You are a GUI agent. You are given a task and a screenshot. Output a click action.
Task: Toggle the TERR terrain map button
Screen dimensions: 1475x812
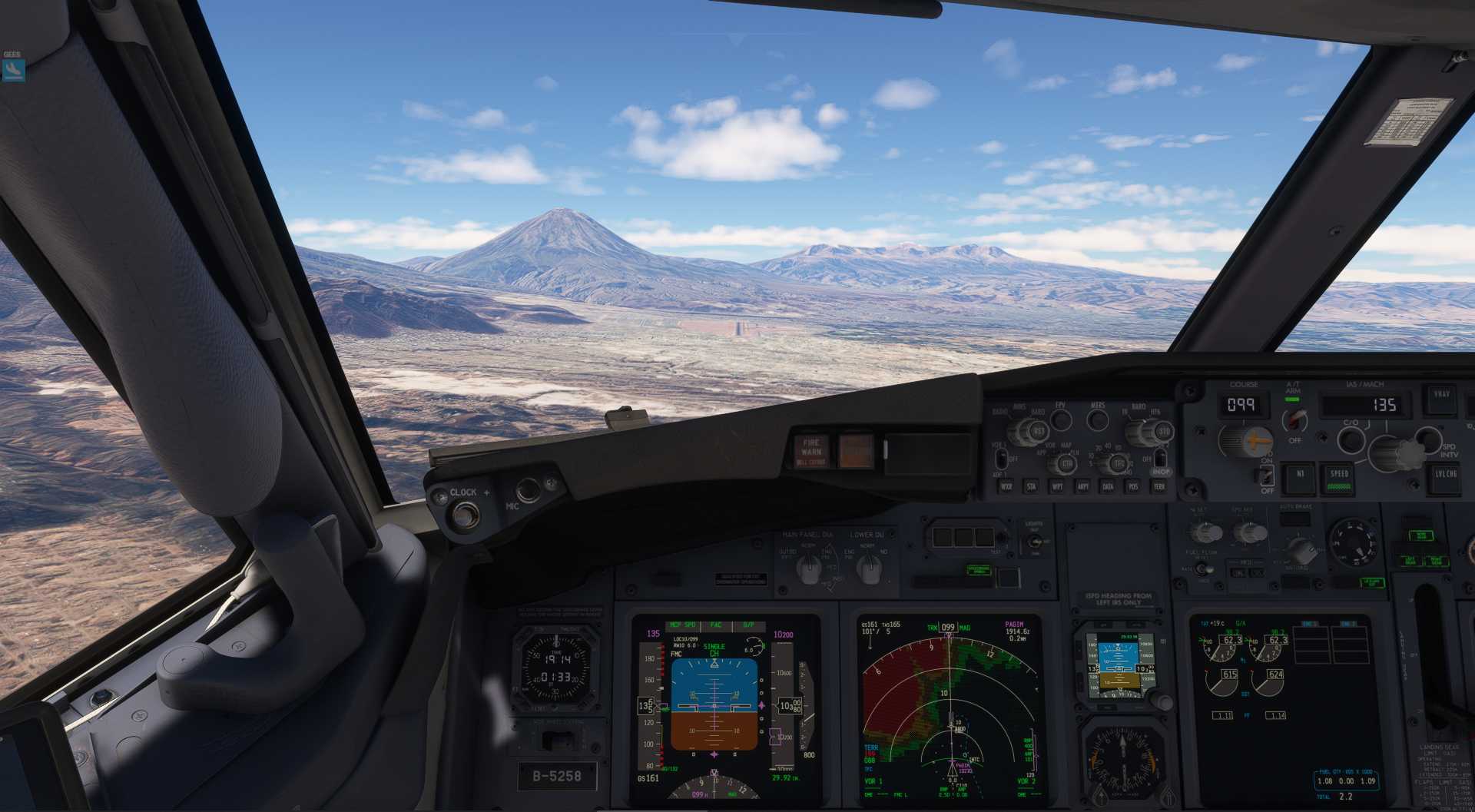(x=1158, y=486)
